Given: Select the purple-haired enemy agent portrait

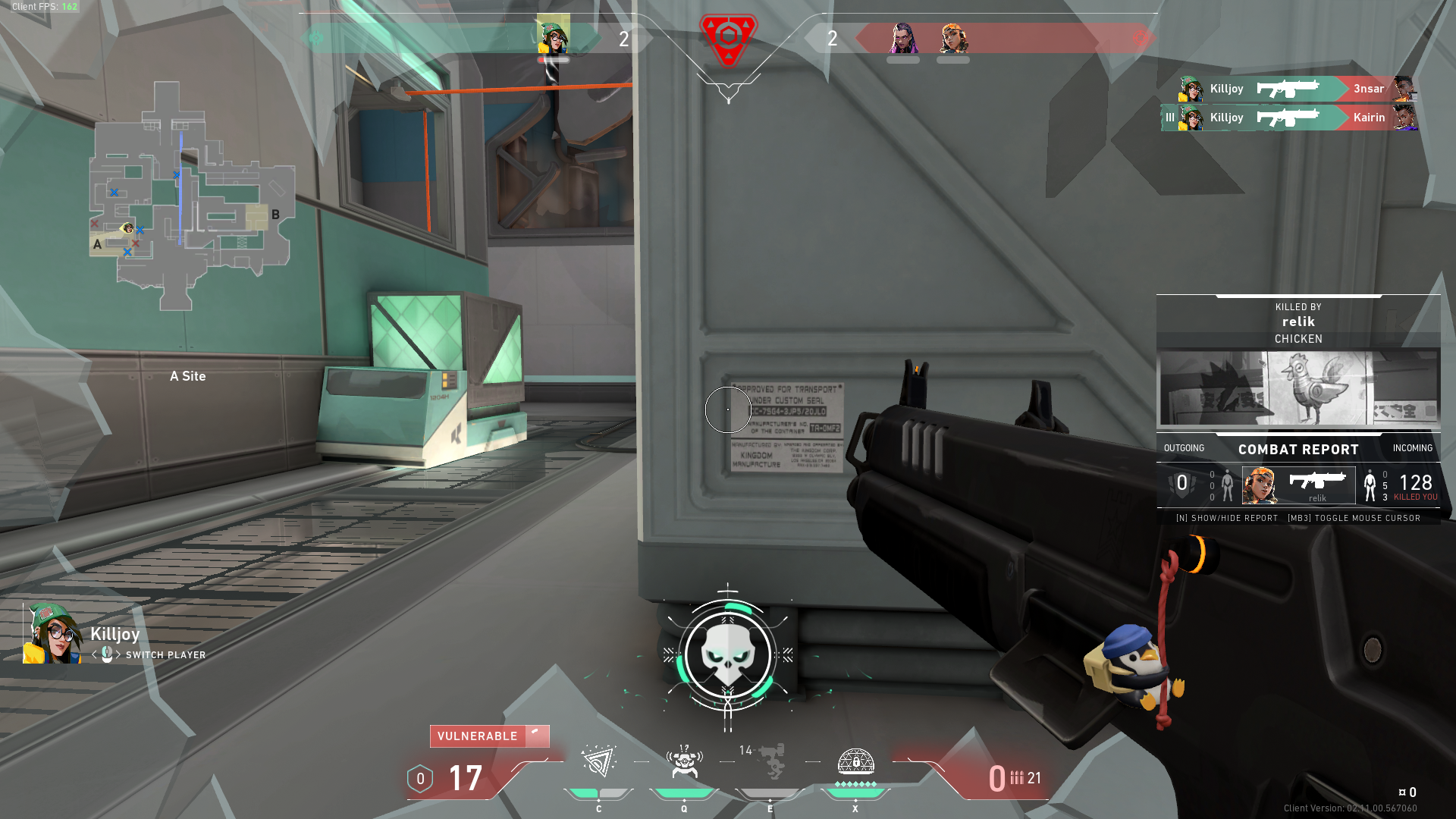Looking at the screenshot, I should tap(902, 38).
